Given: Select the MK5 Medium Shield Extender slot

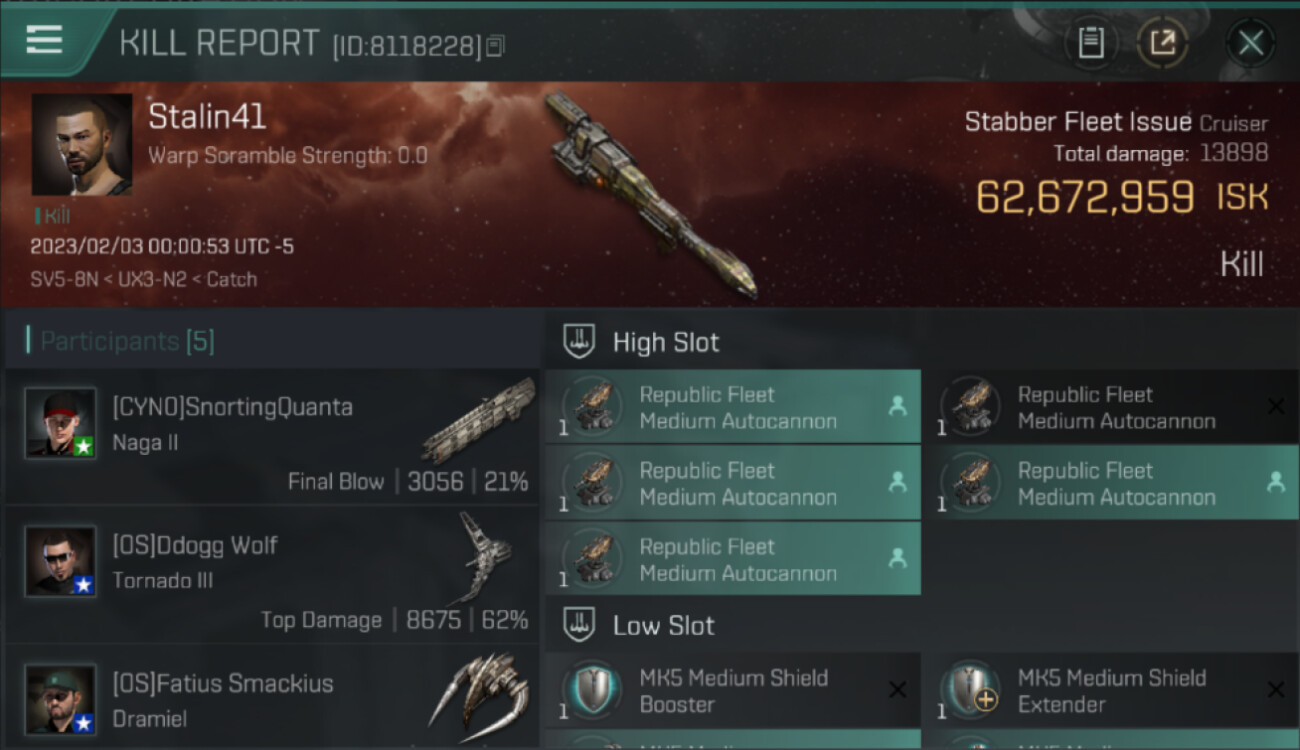Looking at the screenshot, I should 1110,690.
